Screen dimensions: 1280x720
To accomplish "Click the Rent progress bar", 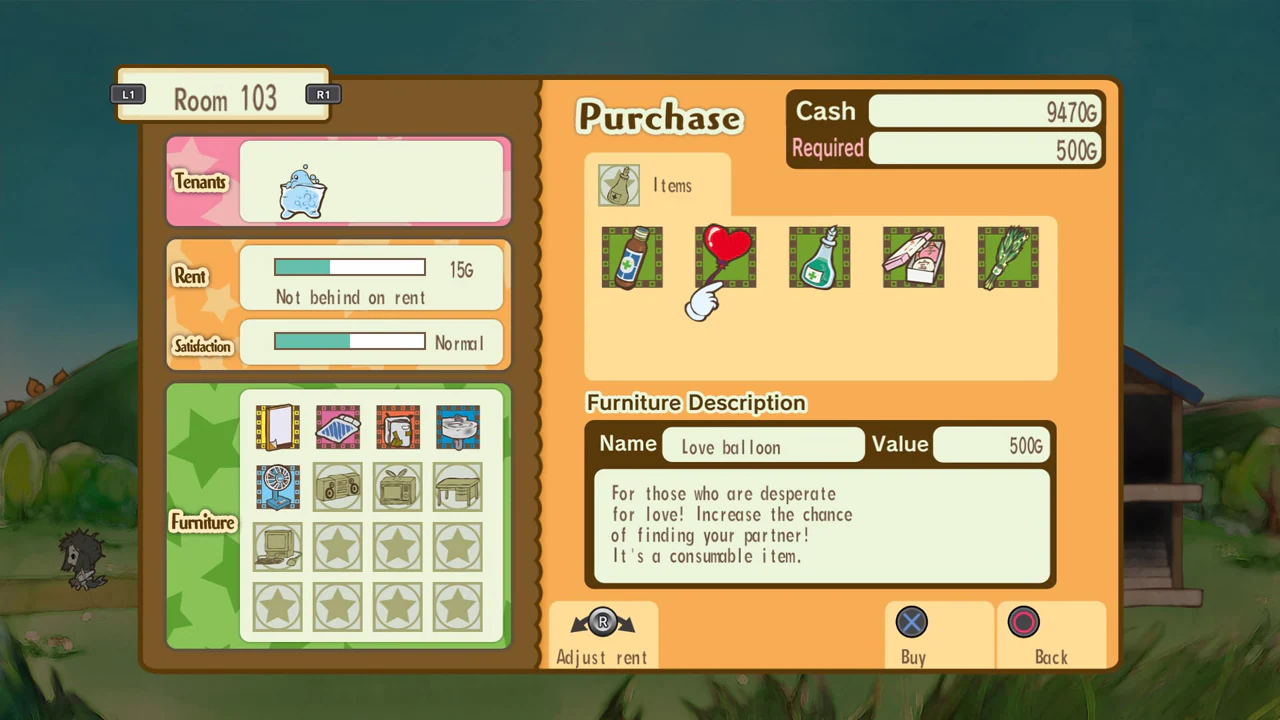I will pos(349,266).
